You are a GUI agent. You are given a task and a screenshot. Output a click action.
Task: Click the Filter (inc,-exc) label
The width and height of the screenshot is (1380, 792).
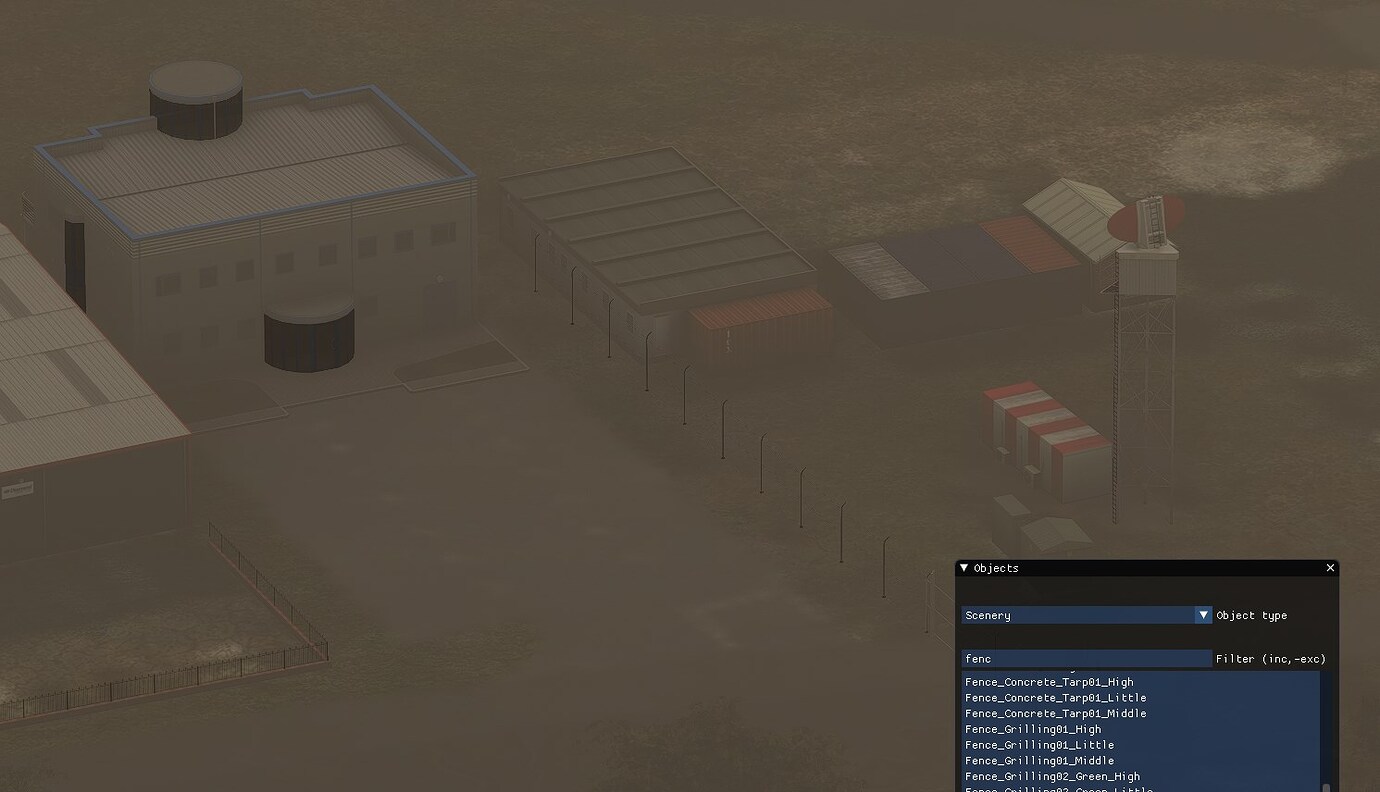pos(1273,658)
